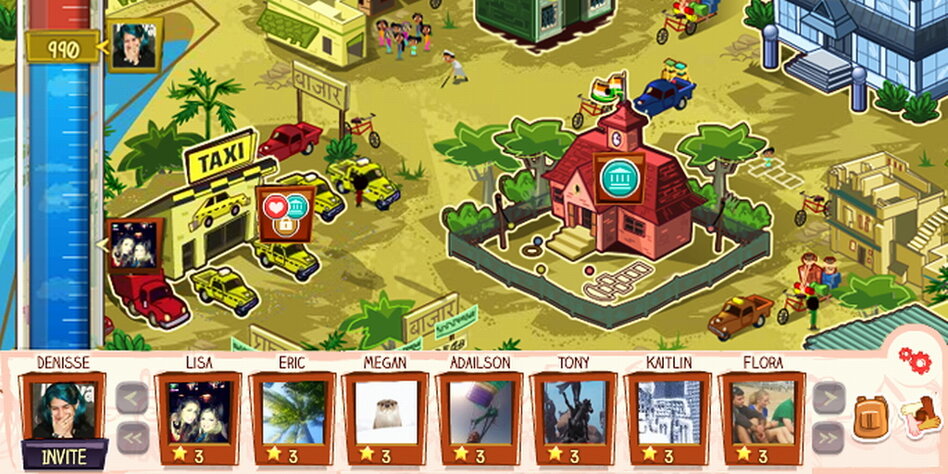Select Adailson's friend portrait
This screenshot has width=948, height=474.
click(480, 412)
